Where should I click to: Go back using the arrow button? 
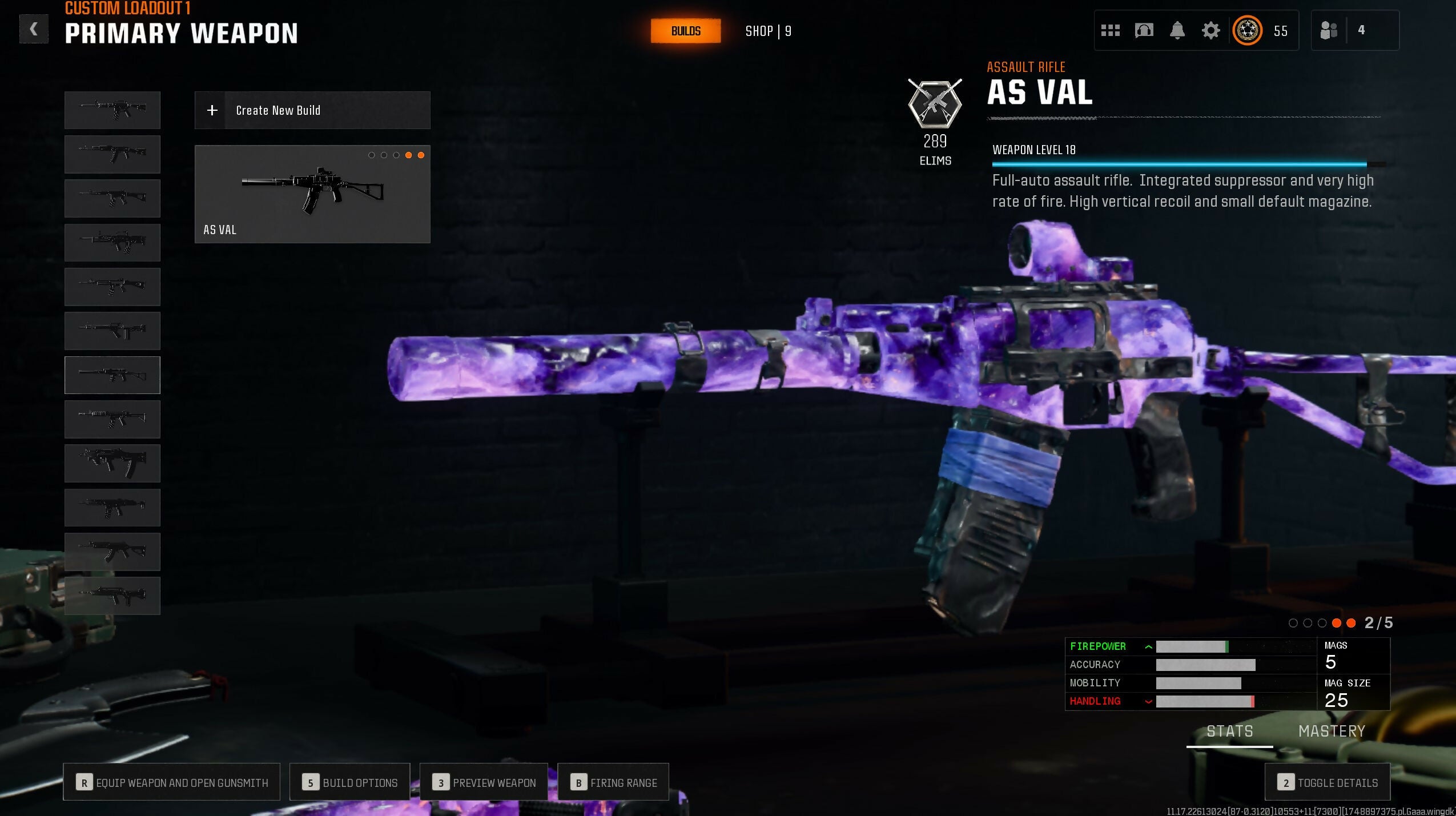(x=34, y=29)
